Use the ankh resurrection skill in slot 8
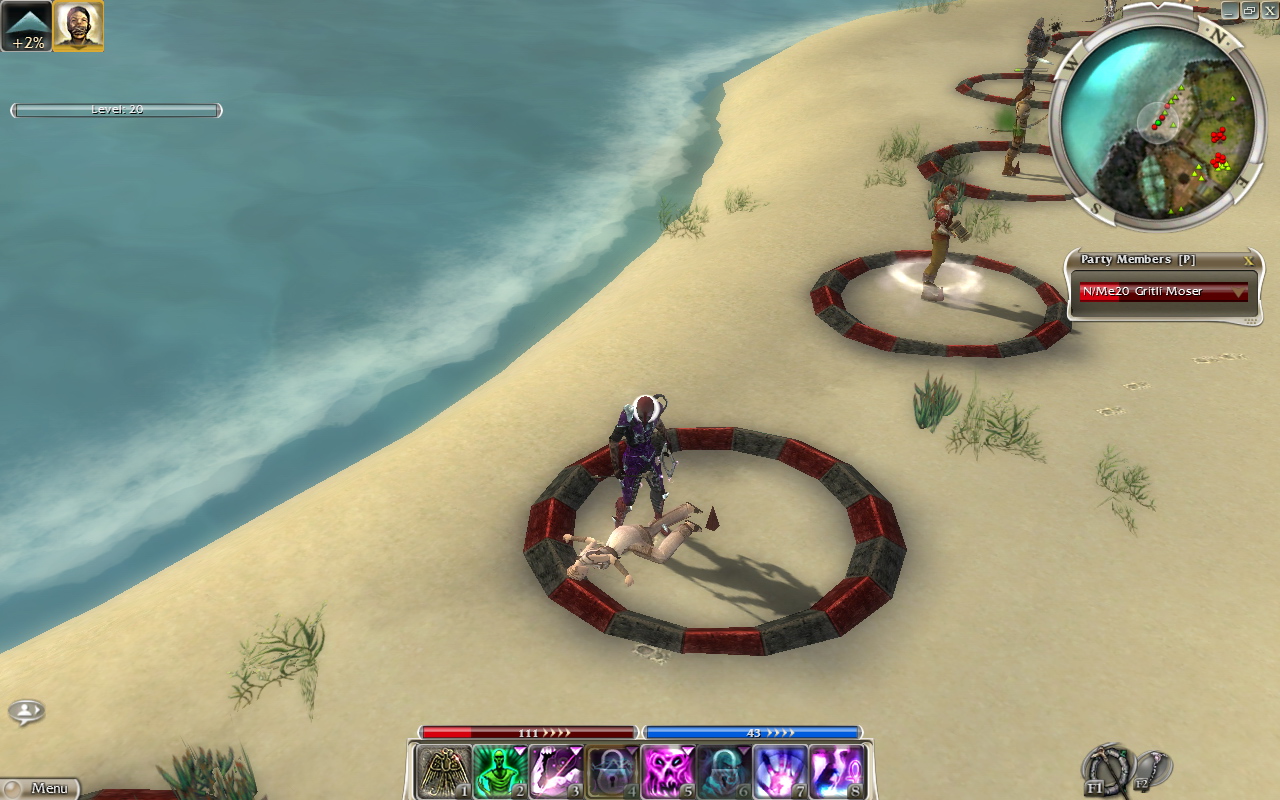Image resolution: width=1280 pixels, height=800 pixels. 837,772
